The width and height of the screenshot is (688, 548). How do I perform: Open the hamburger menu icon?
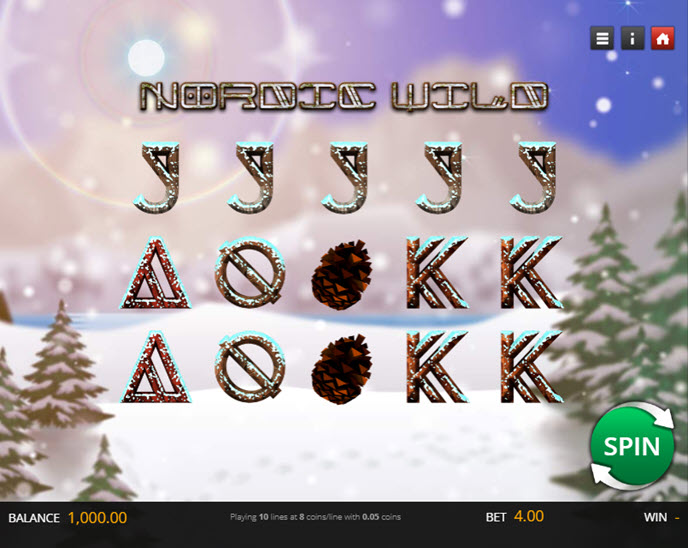click(x=602, y=38)
